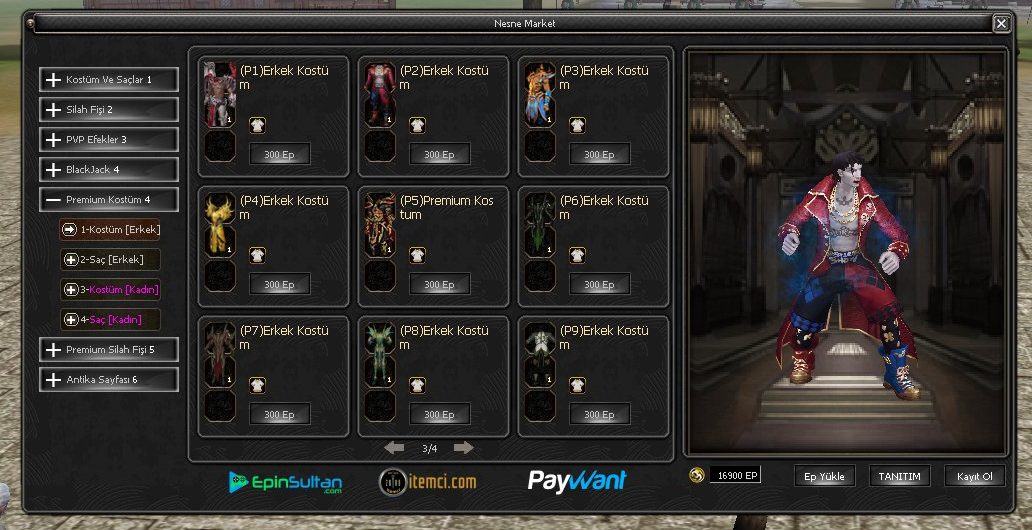Select the 1-Kostüm [Erkek] subcategory

click(x=111, y=230)
